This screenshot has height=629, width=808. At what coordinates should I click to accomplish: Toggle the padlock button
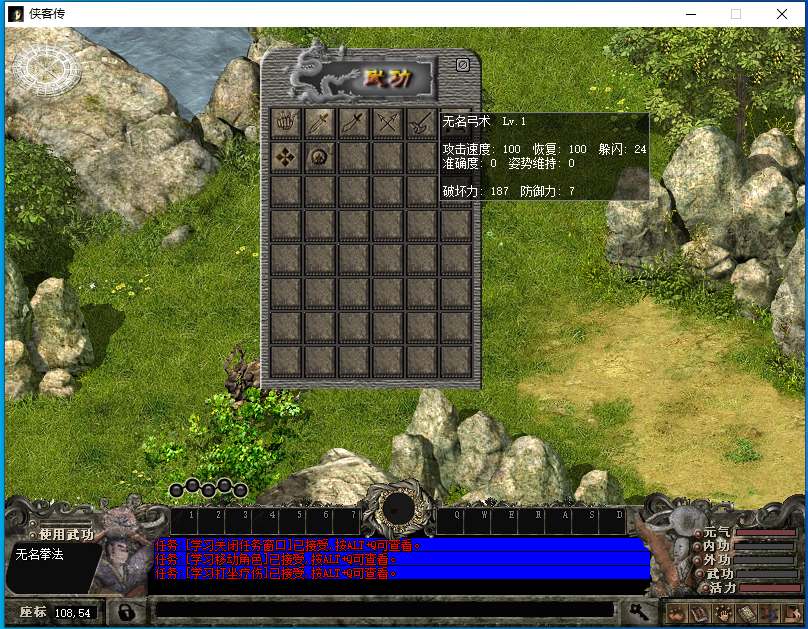pos(126,610)
